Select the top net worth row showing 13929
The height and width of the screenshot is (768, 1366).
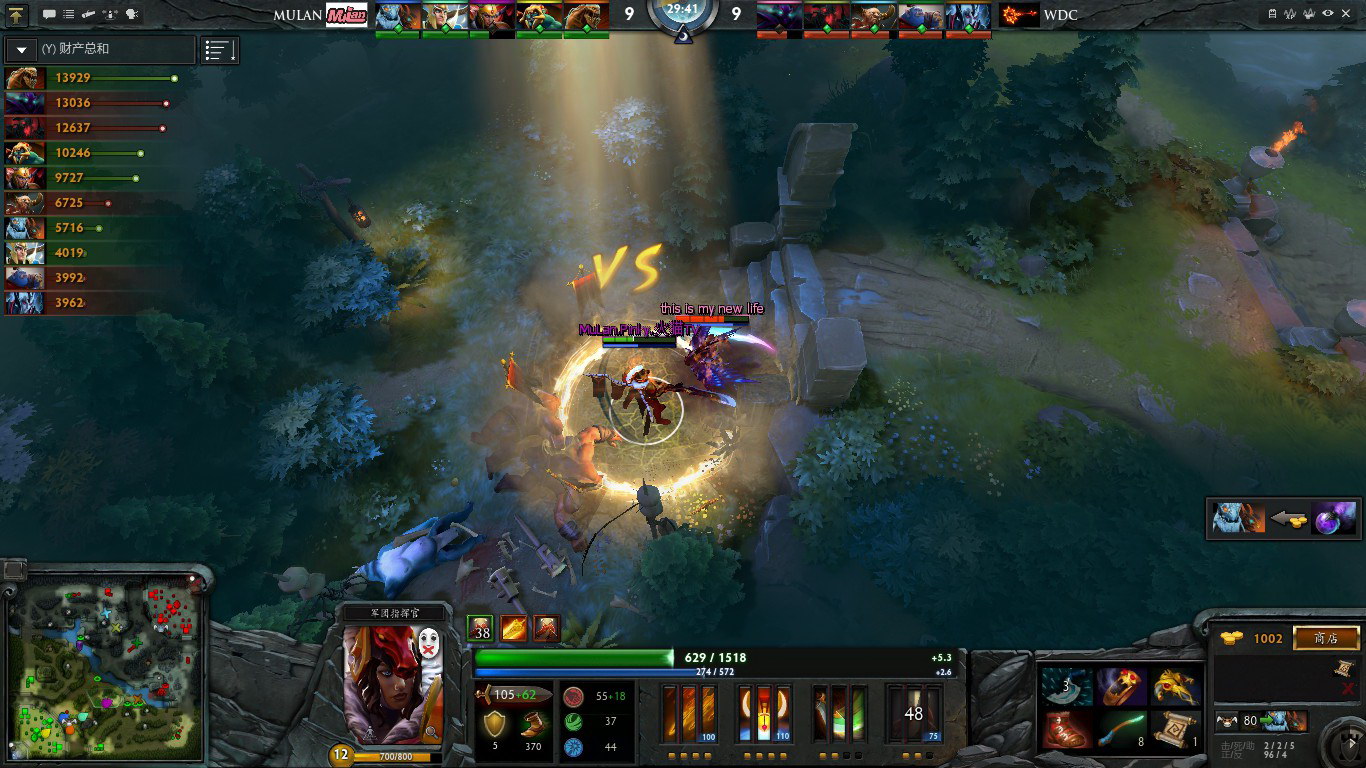92,78
